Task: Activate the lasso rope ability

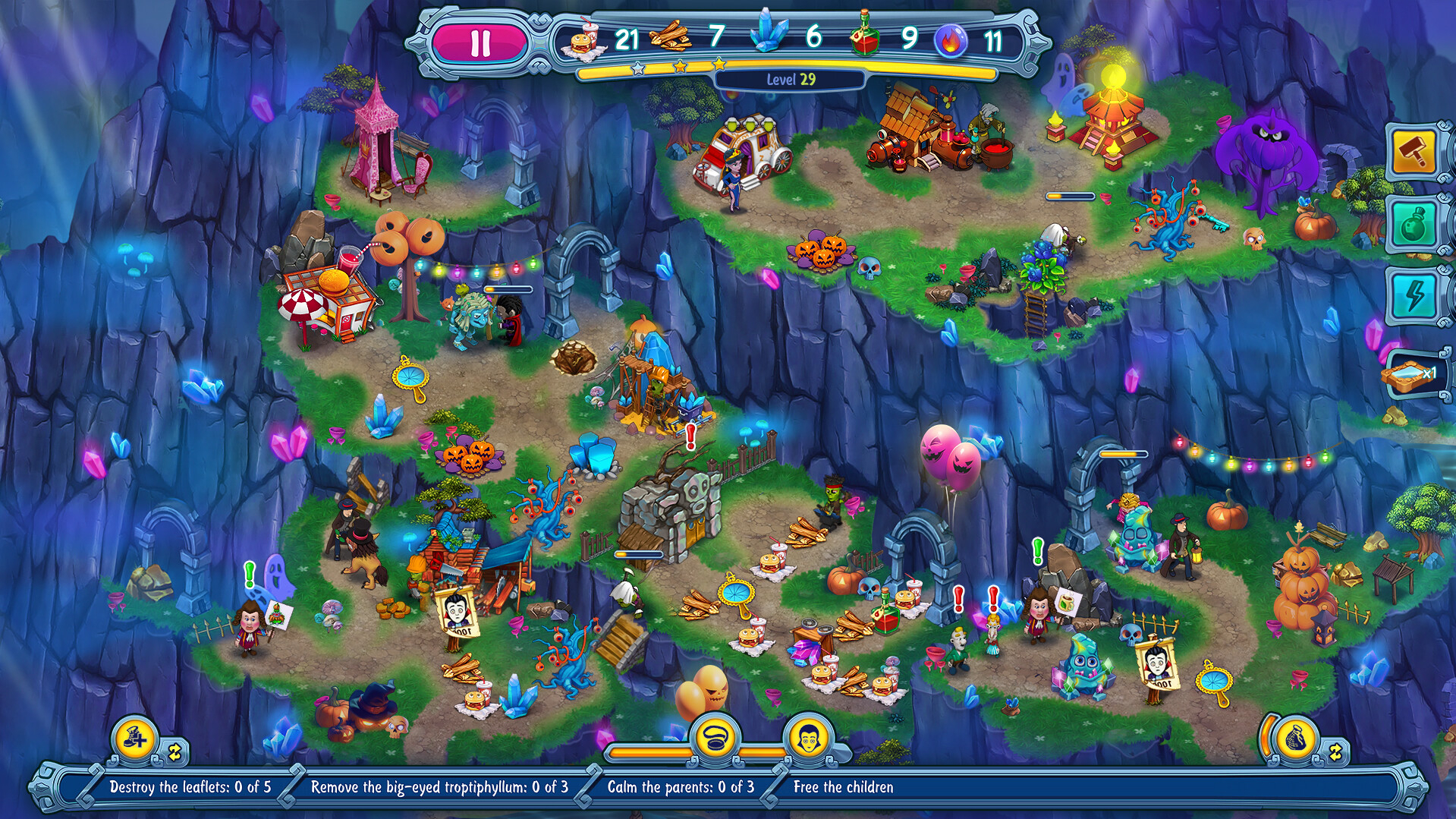Action: (x=714, y=737)
